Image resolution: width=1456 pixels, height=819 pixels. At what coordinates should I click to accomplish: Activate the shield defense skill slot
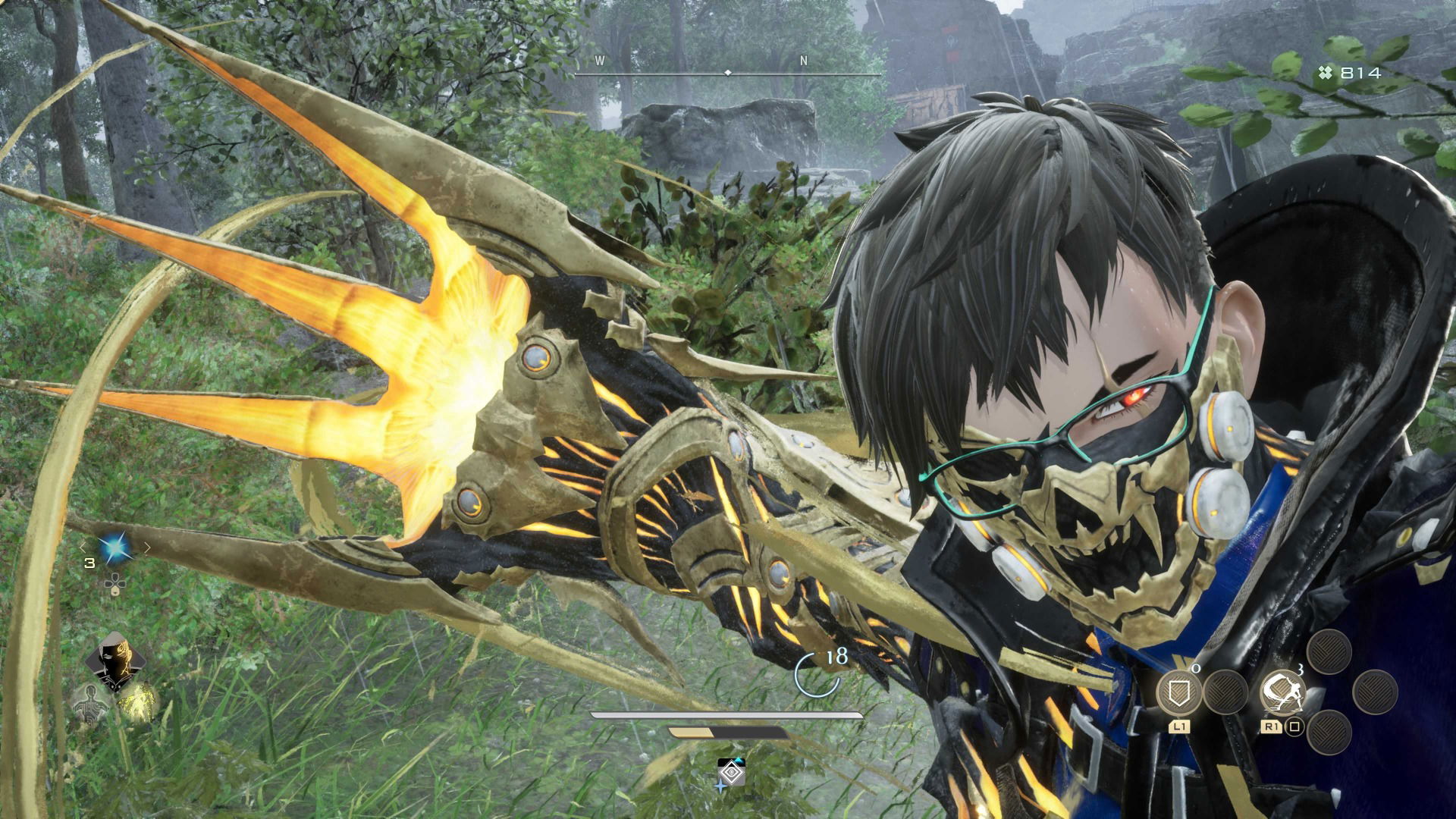coord(1179,692)
